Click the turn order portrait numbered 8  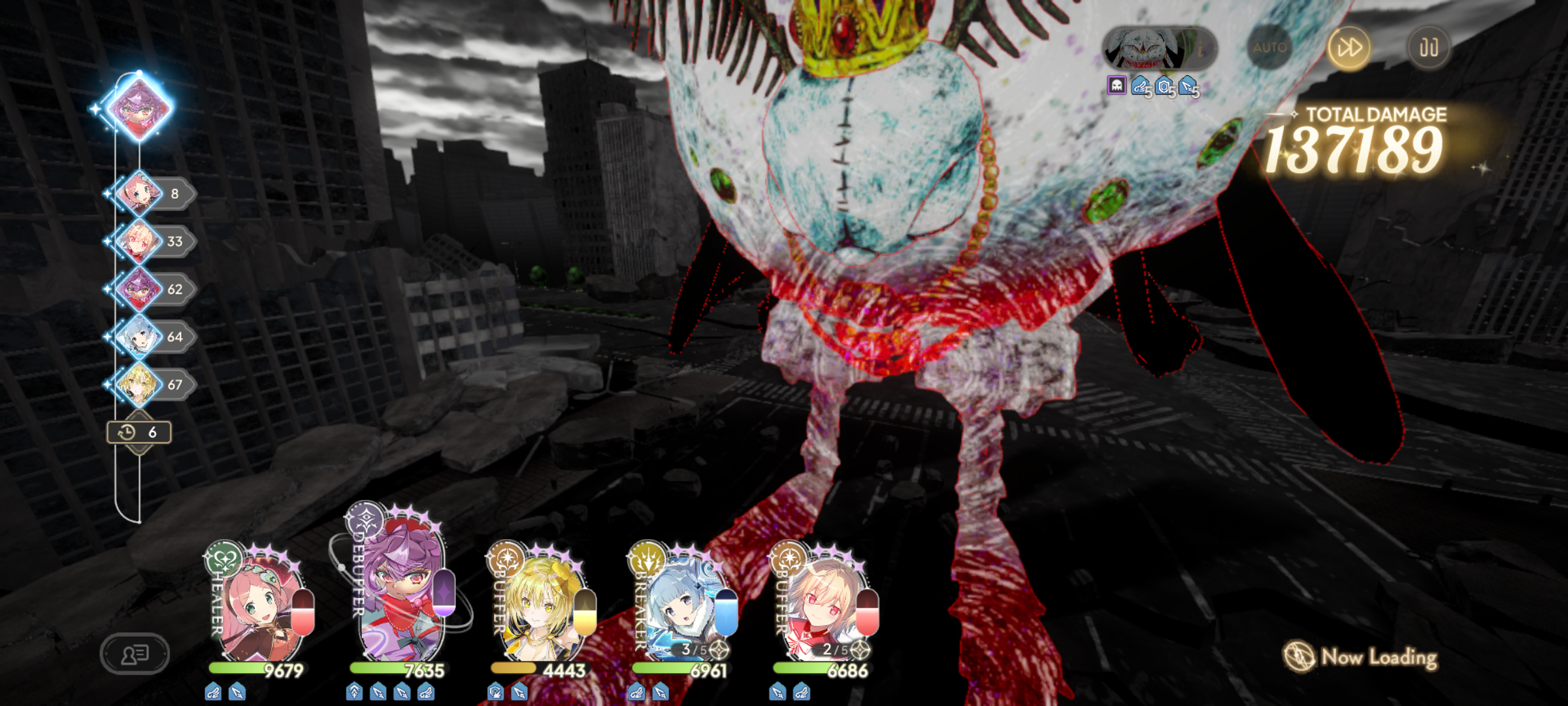[x=139, y=193]
